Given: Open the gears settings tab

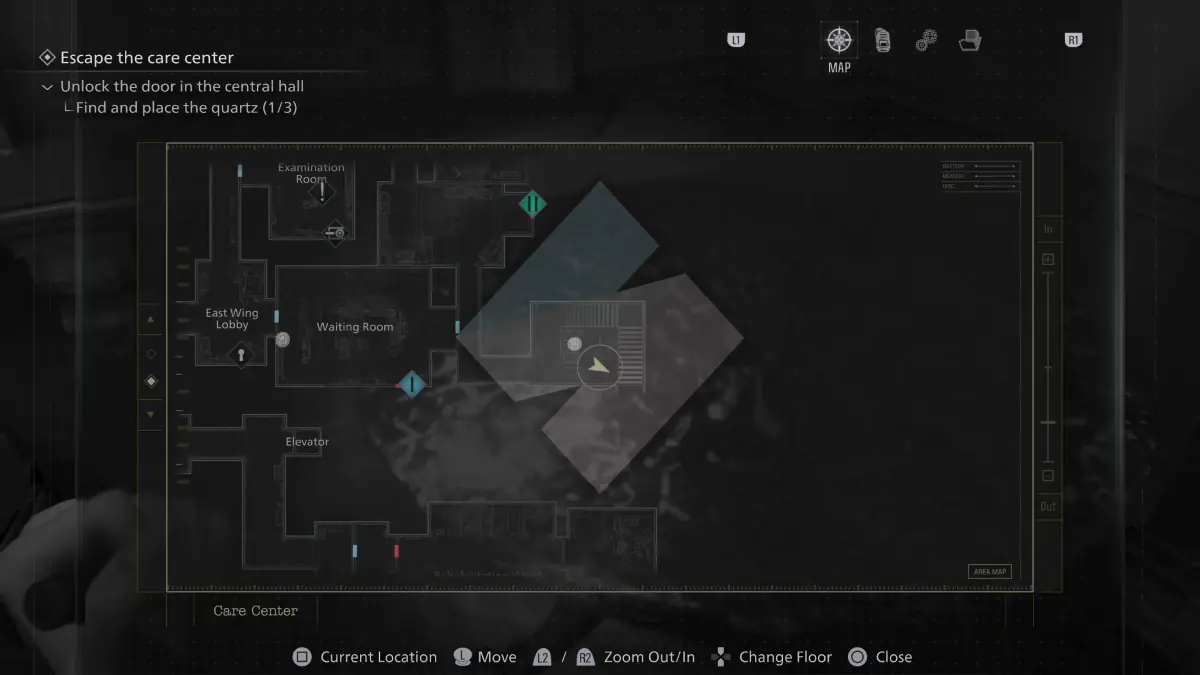Looking at the screenshot, I should (x=926, y=40).
